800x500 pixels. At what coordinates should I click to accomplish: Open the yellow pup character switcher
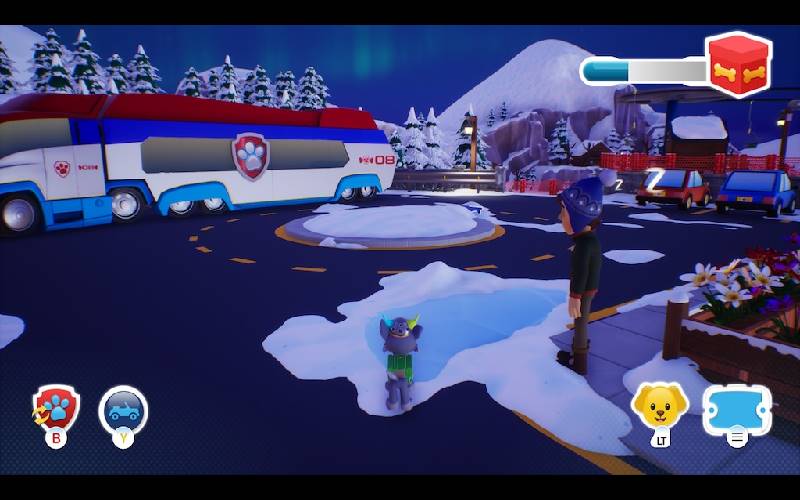point(659,405)
